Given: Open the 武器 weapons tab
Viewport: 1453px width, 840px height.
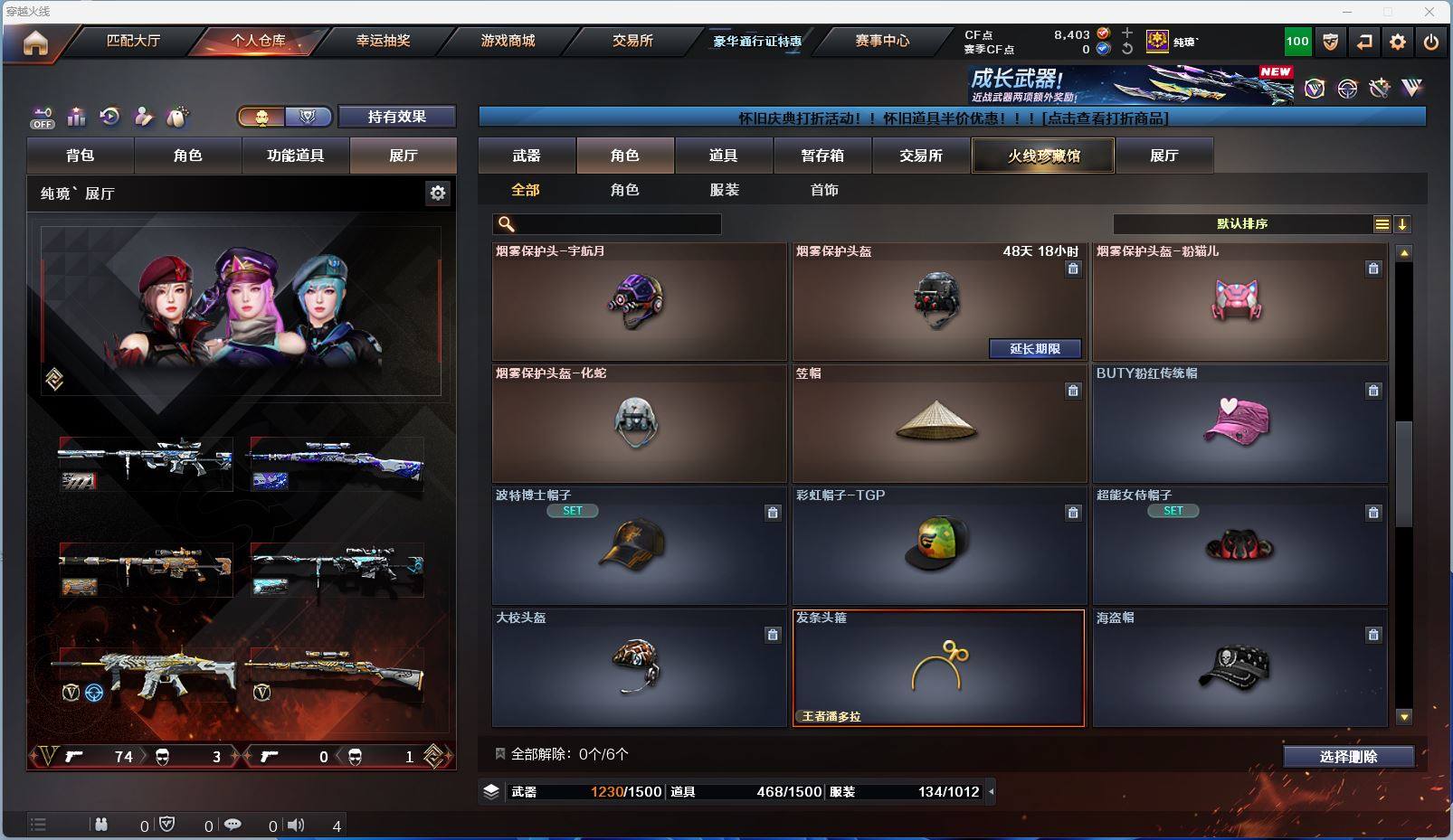Looking at the screenshot, I should pos(527,156).
